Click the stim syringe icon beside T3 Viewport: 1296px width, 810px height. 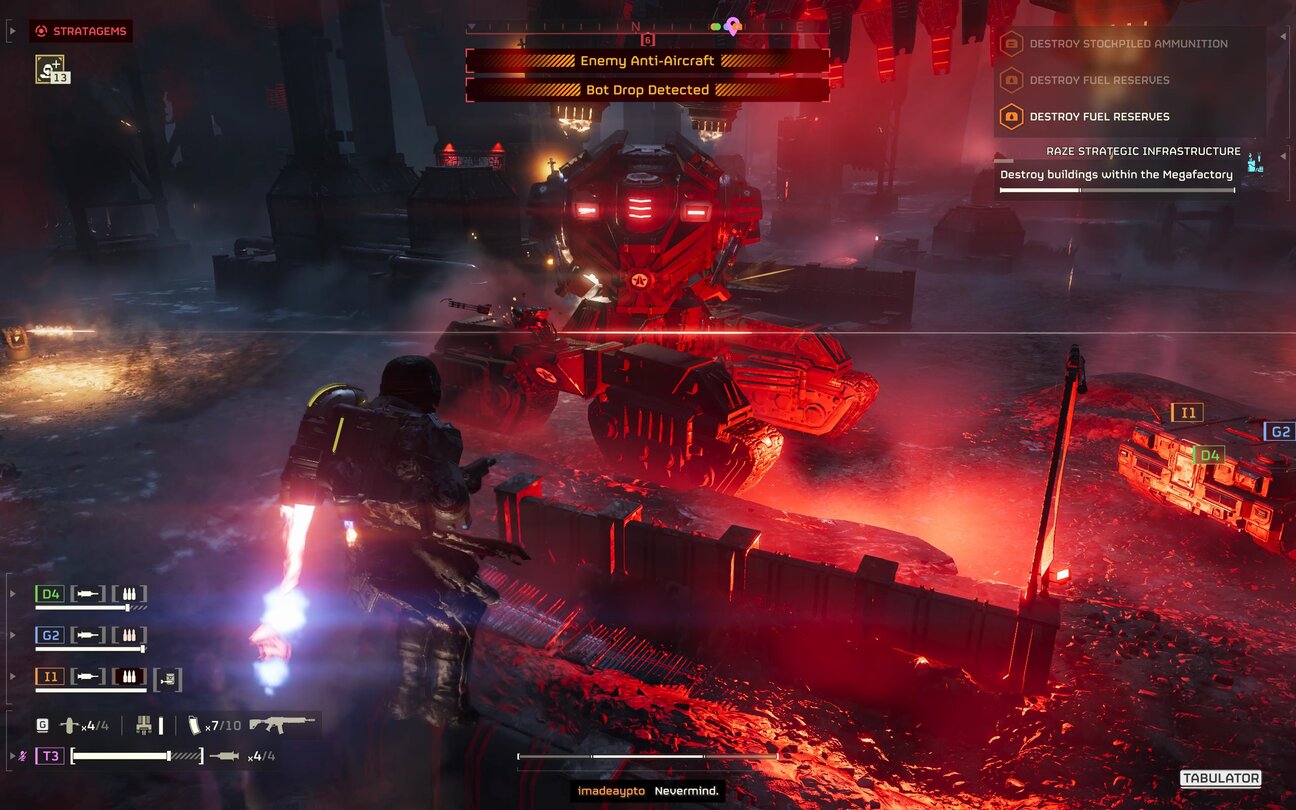[224, 756]
